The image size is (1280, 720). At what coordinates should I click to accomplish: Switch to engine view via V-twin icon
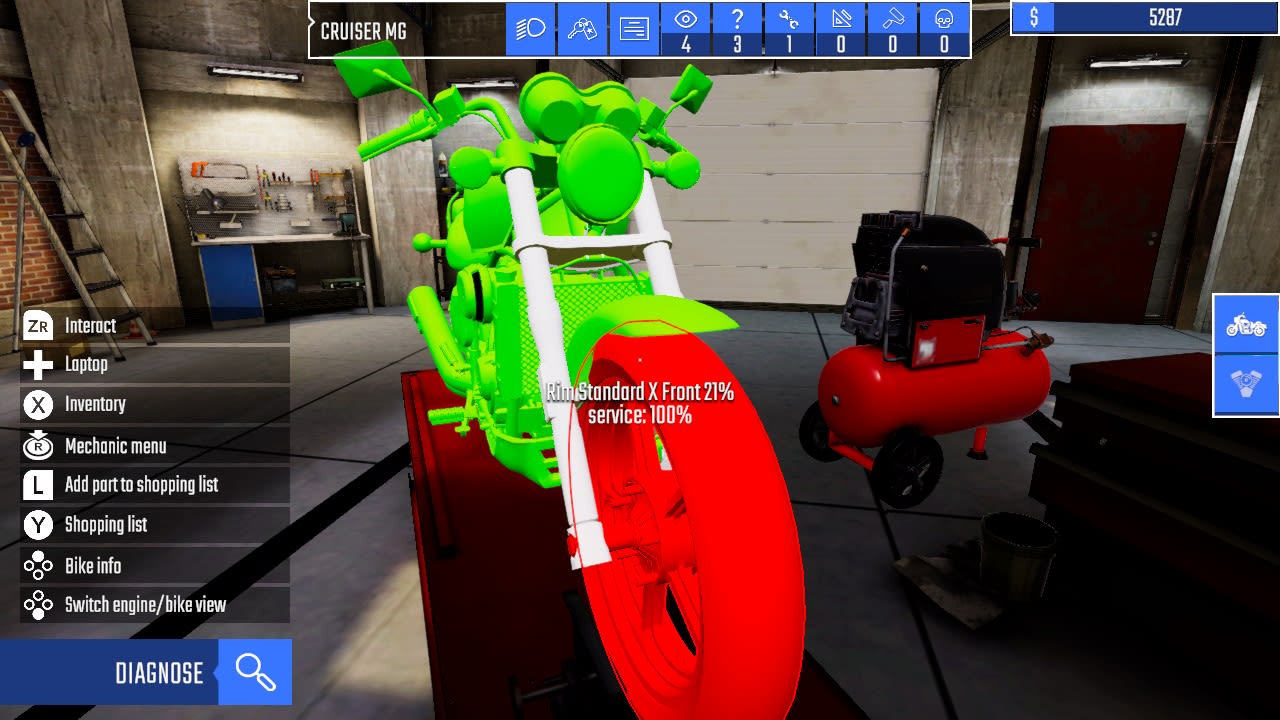[1243, 383]
